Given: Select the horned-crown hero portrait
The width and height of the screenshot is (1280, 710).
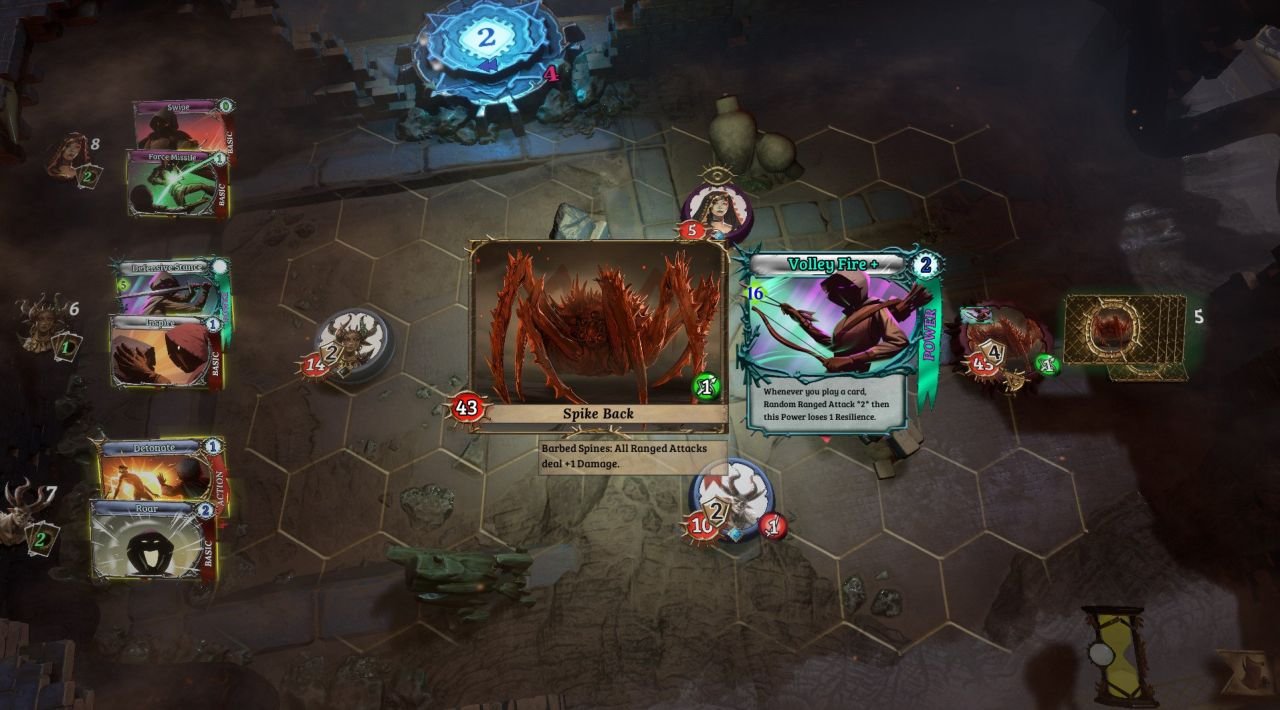Looking at the screenshot, I should point(42,322).
